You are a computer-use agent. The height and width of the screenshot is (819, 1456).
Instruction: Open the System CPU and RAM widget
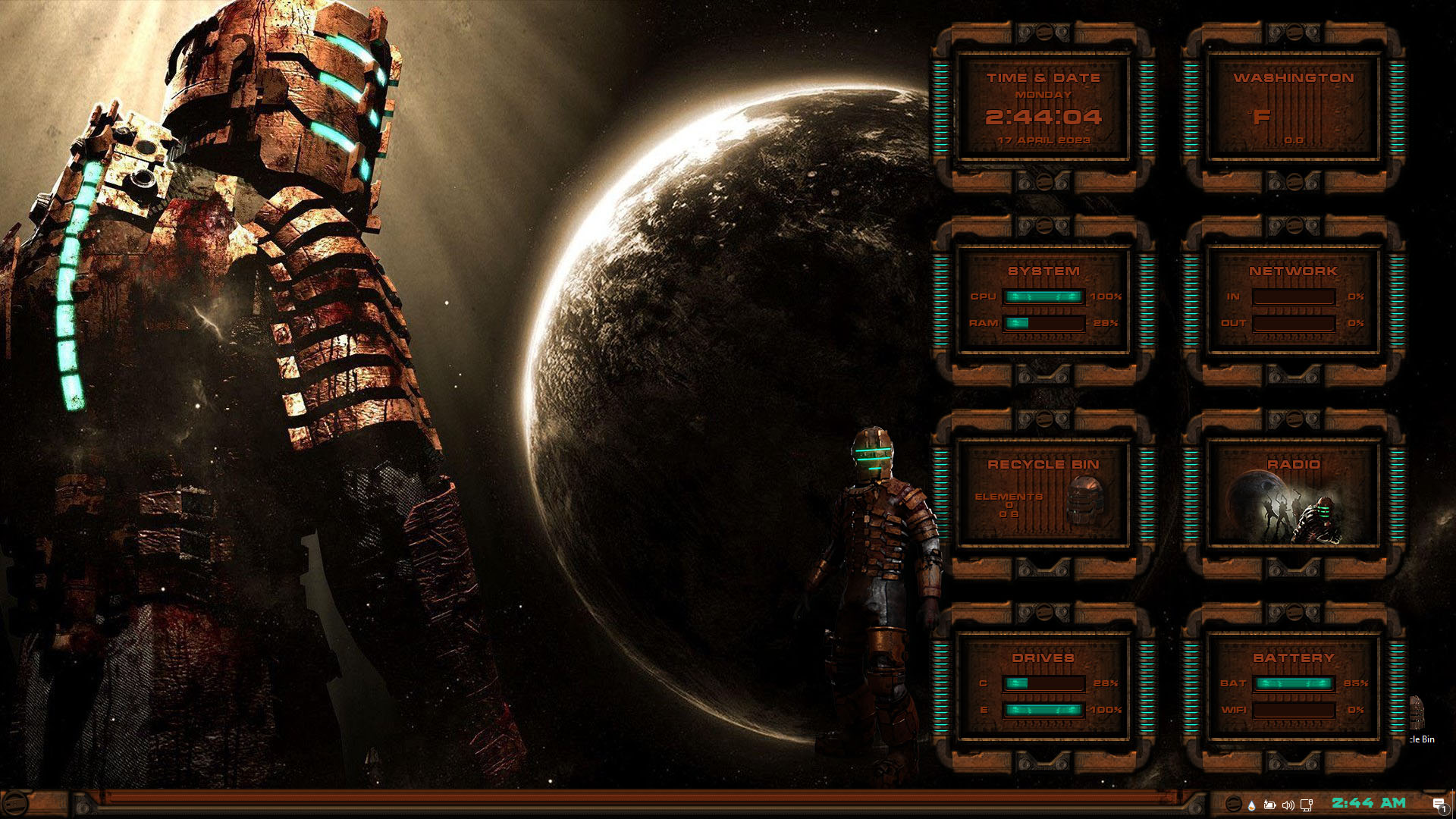coord(1043,301)
